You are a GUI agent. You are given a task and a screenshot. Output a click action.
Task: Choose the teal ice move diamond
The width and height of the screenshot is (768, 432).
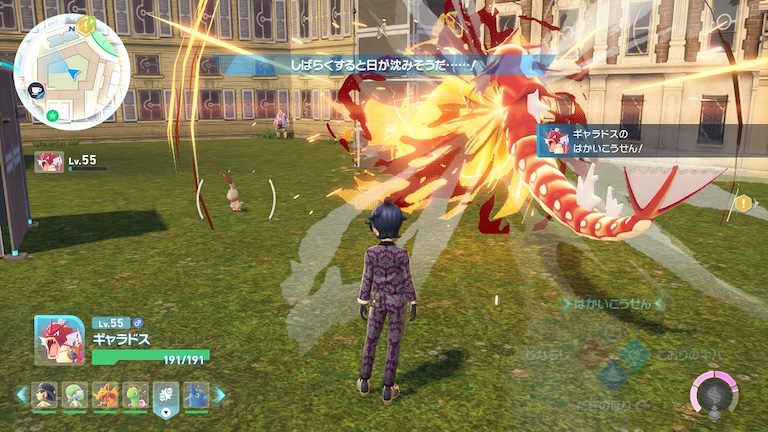pos(633,353)
